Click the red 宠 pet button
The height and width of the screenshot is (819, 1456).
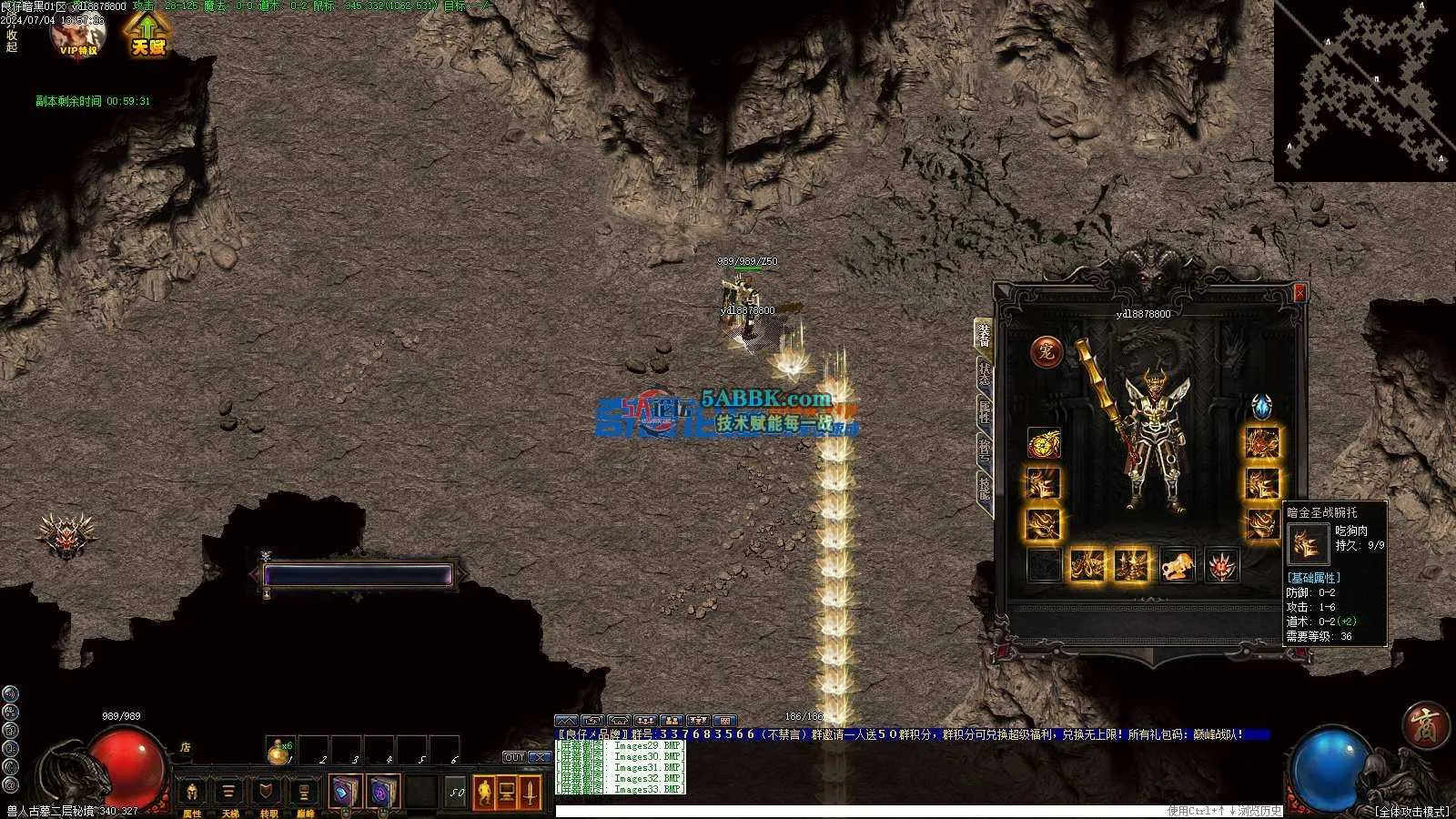tap(1046, 351)
